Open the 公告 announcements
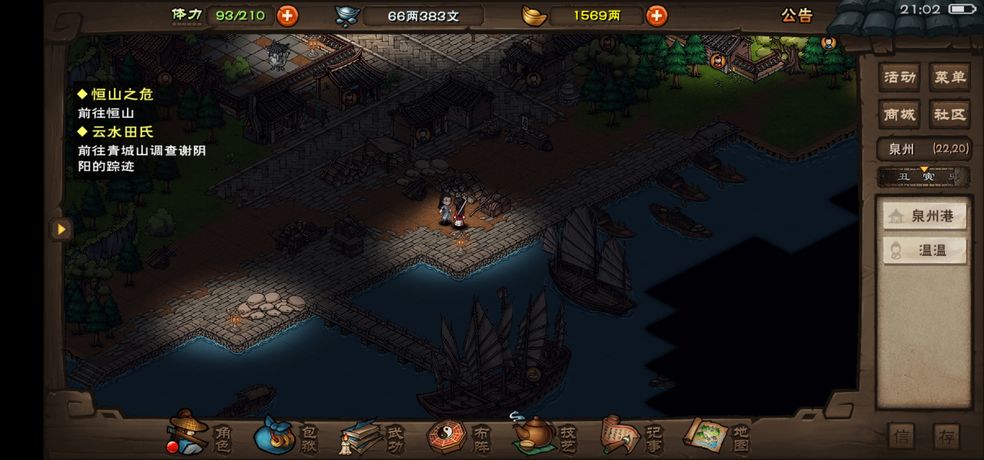This screenshot has width=984, height=460. coord(796,15)
